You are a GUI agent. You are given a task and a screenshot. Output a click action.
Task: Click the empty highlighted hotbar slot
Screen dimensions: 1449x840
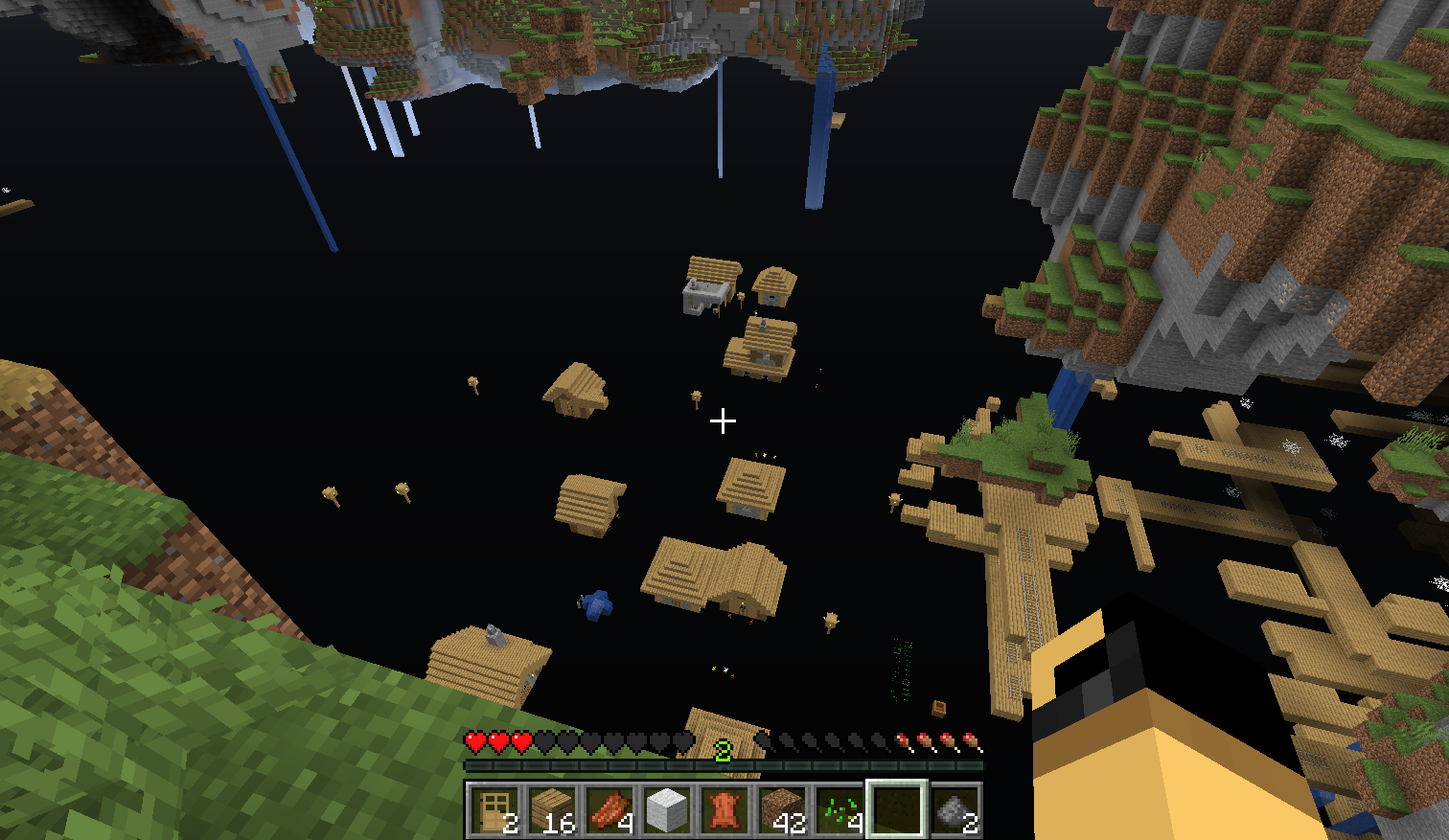pos(896,810)
